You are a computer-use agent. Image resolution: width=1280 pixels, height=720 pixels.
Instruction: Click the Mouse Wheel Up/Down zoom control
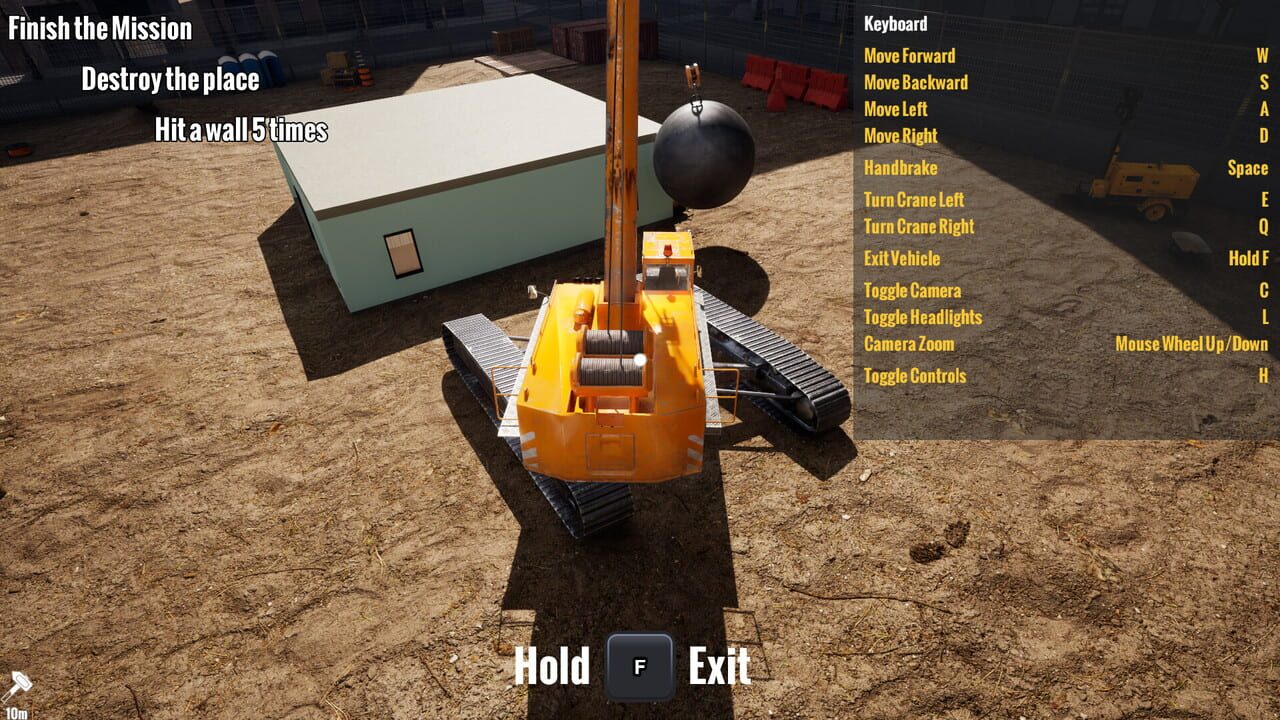pos(1193,343)
